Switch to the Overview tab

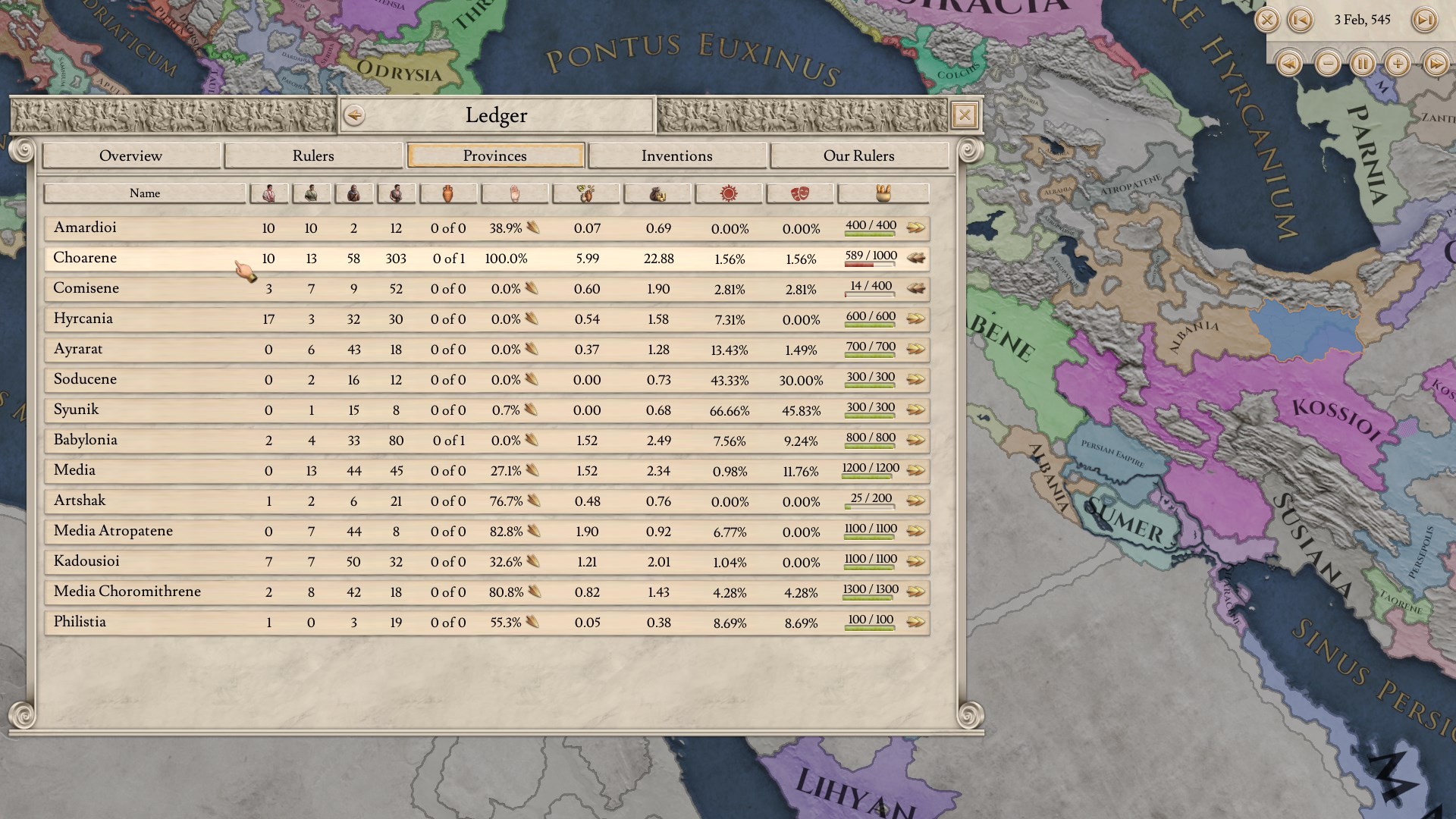coord(130,155)
